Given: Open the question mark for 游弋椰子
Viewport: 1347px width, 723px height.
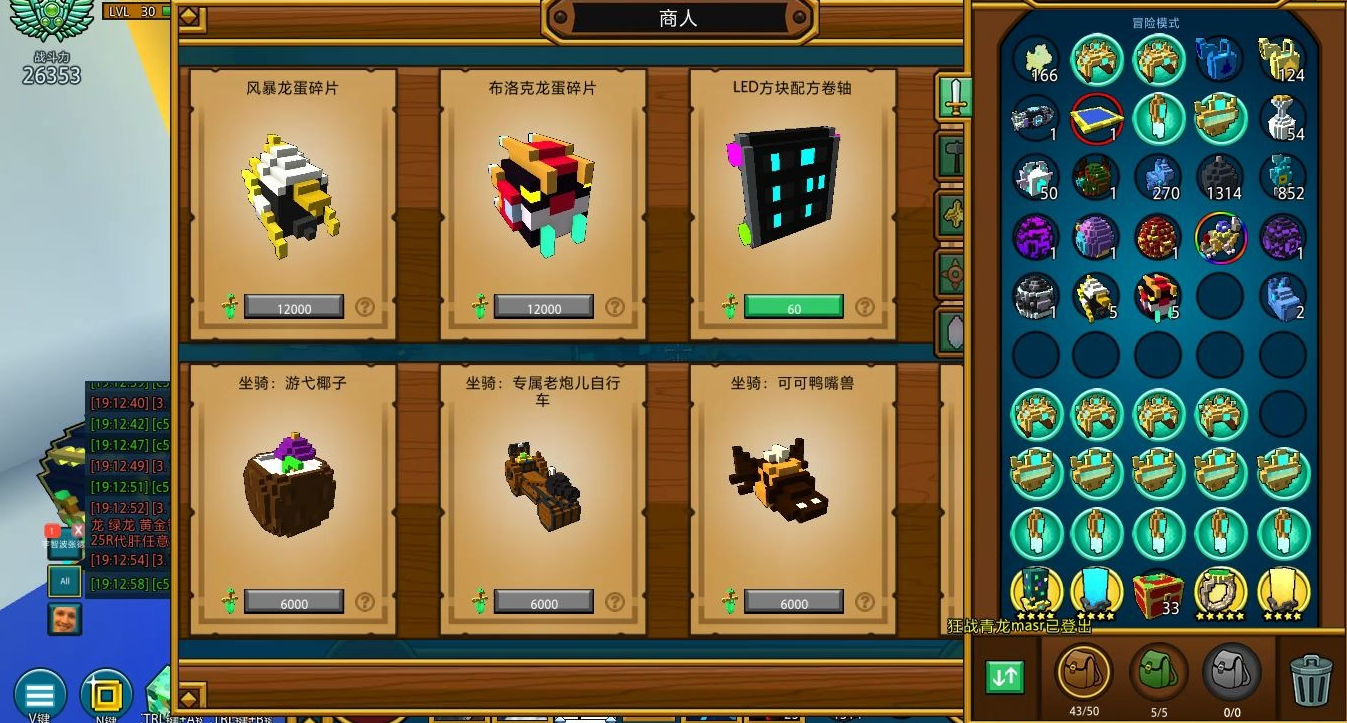Looking at the screenshot, I should click(365, 602).
